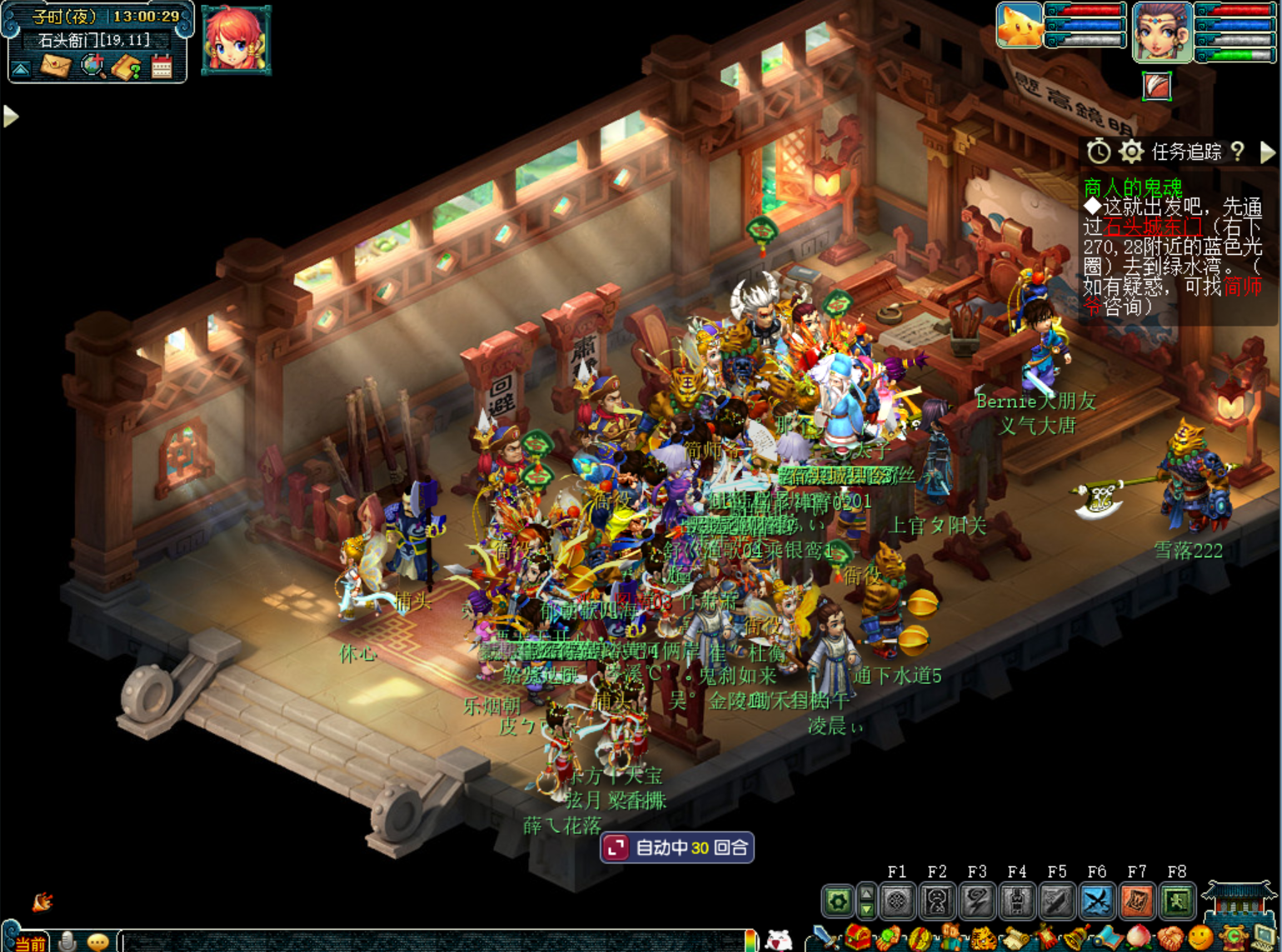Viewport: 1282px width, 952px height.
Task: Click the quest tracker help question mark
Action: [x=1238, y=152]
